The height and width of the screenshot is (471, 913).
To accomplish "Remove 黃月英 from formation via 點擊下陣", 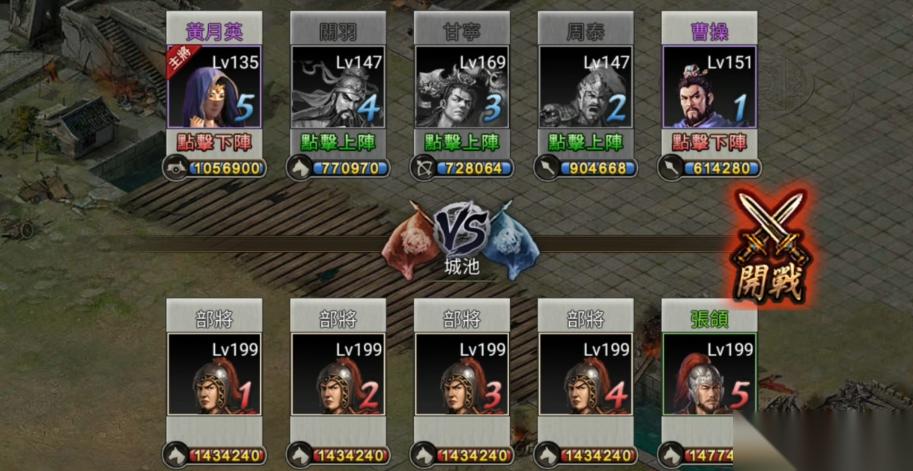I will [x=214, y=143].
